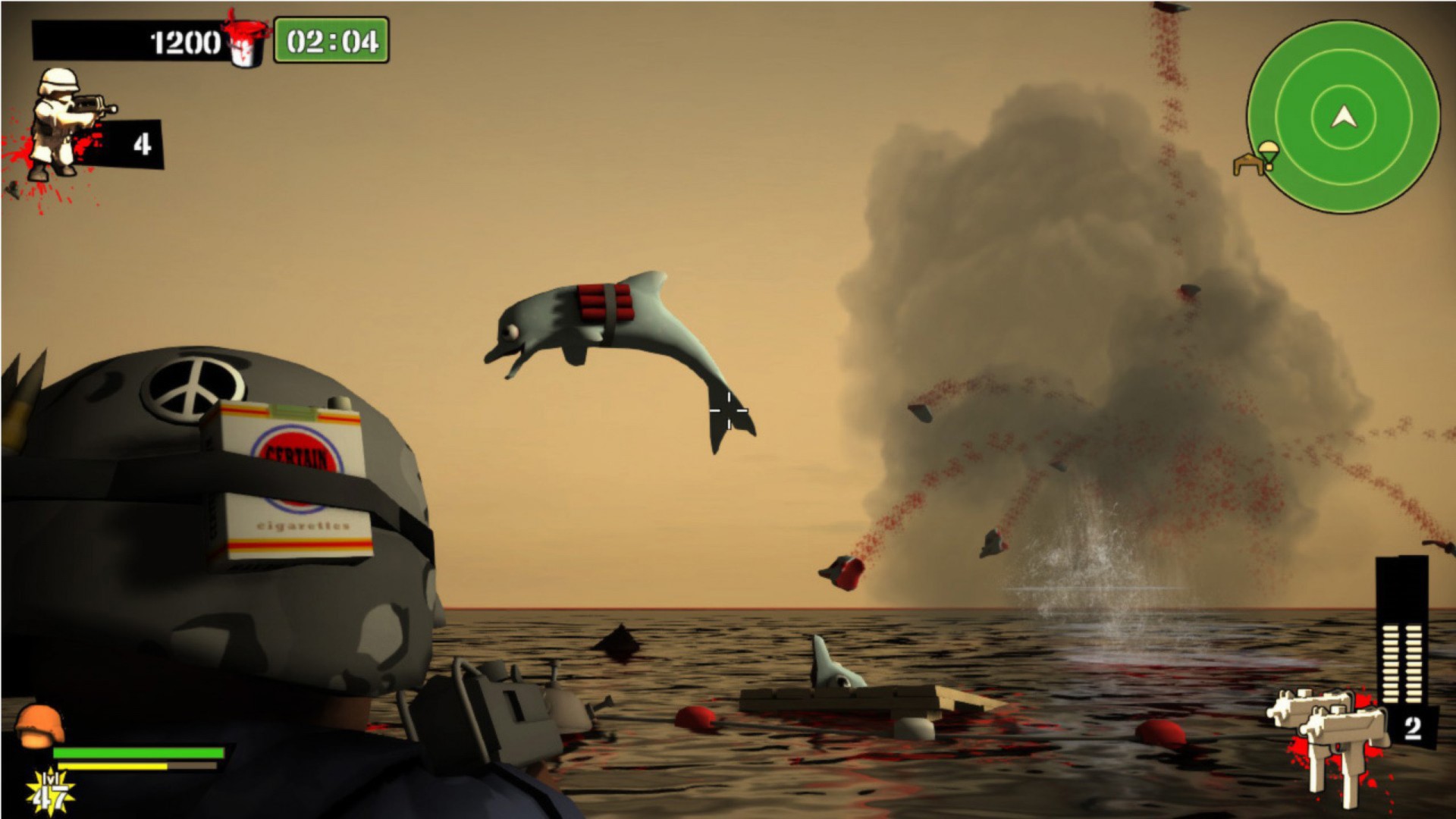Click the crosshair near the dolphin
The width and height of the screenshot is (1456, 819).
coord(727,409)
